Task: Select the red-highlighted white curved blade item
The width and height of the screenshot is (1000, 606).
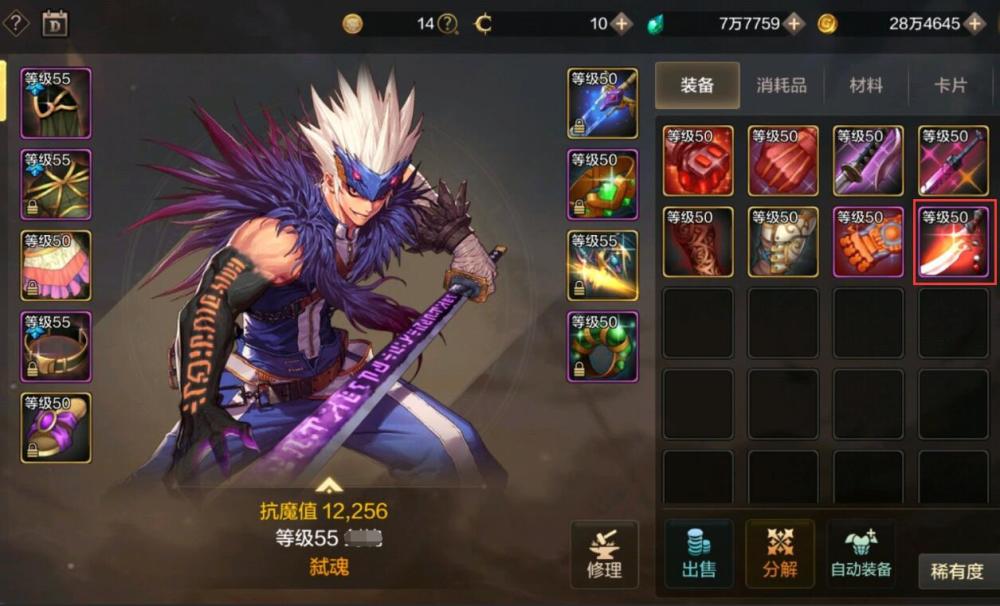Action: coord(954,242)
